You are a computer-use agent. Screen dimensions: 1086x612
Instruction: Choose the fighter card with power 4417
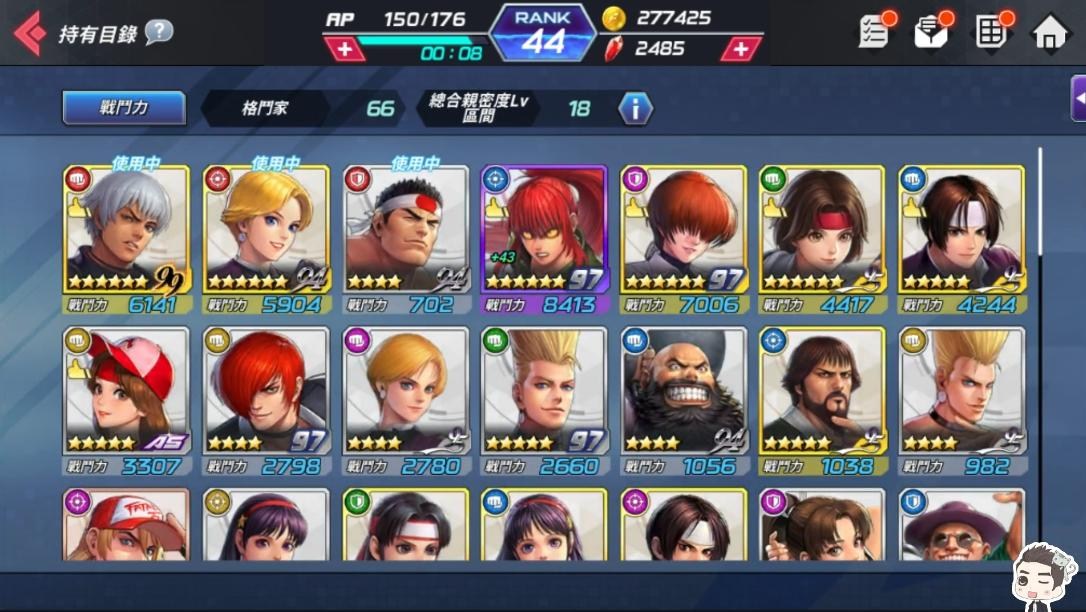point(822,240)
